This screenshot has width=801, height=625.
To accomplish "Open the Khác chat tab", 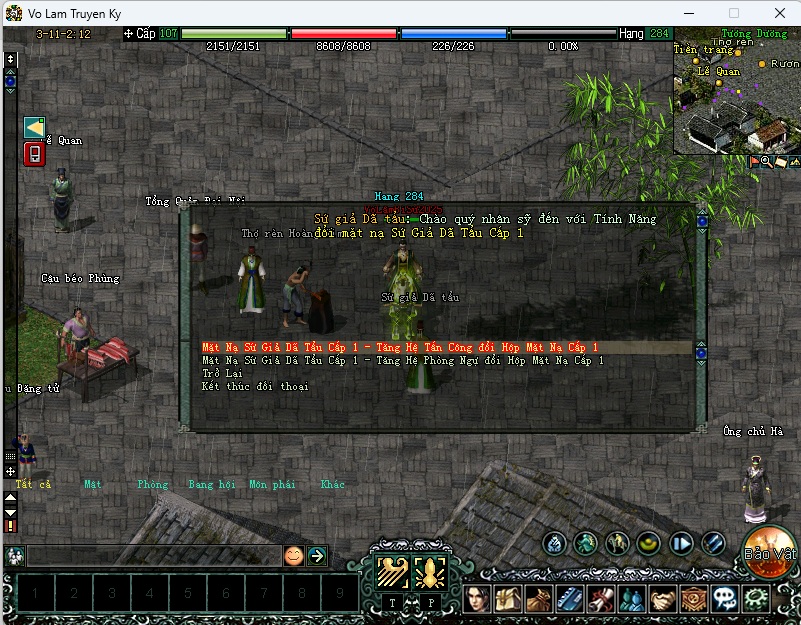I will coord(332,484).
